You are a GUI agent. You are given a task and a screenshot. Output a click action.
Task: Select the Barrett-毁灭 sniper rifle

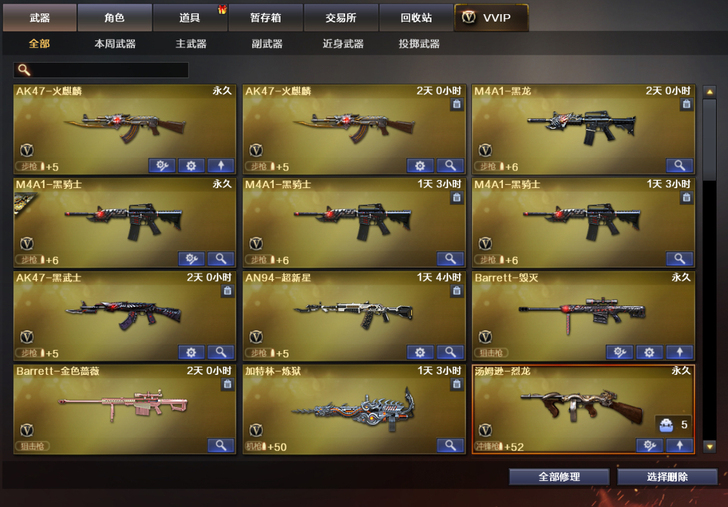(x=582, y=313)
